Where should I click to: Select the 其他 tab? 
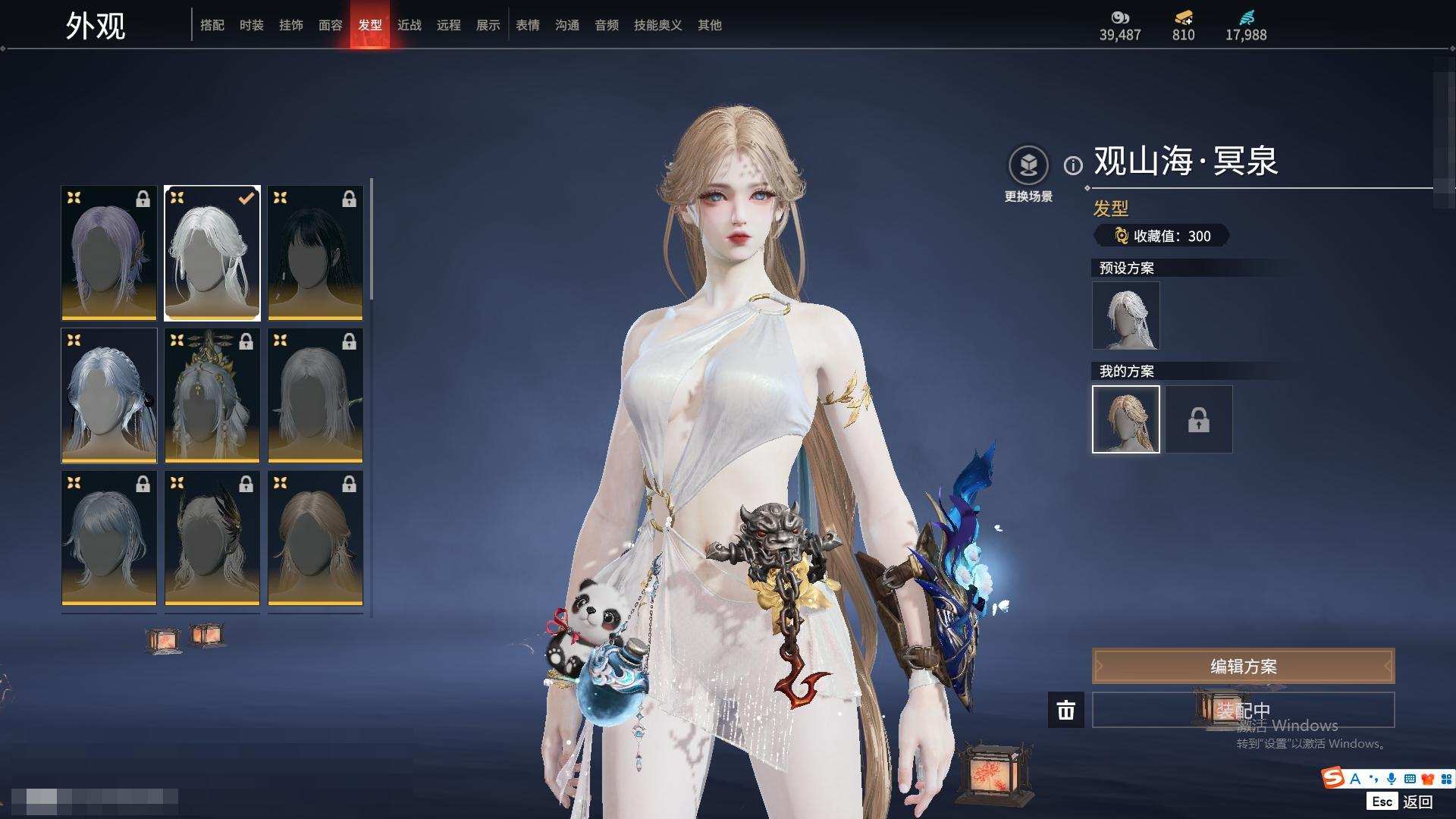tap(709, 25)
